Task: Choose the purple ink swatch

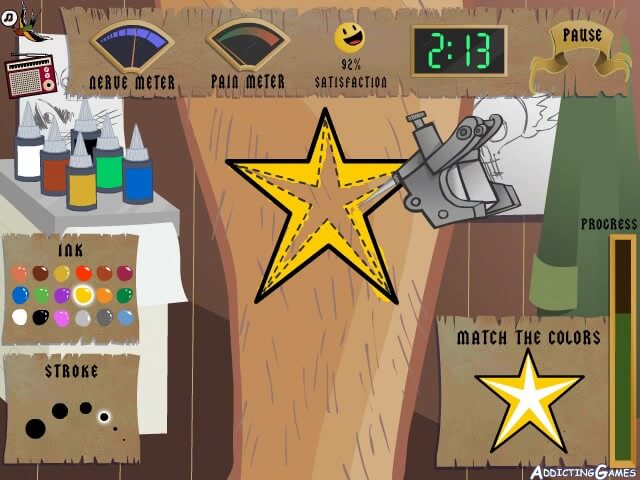Action: [62, 295]
